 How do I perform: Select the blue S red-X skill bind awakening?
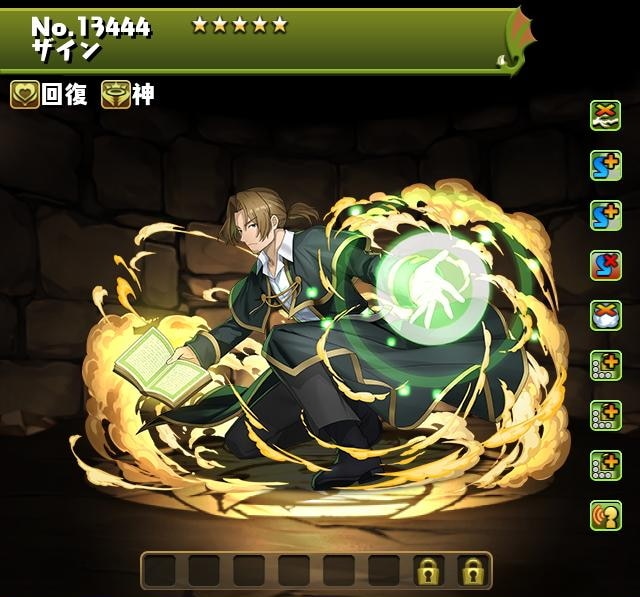click(605, 265)
